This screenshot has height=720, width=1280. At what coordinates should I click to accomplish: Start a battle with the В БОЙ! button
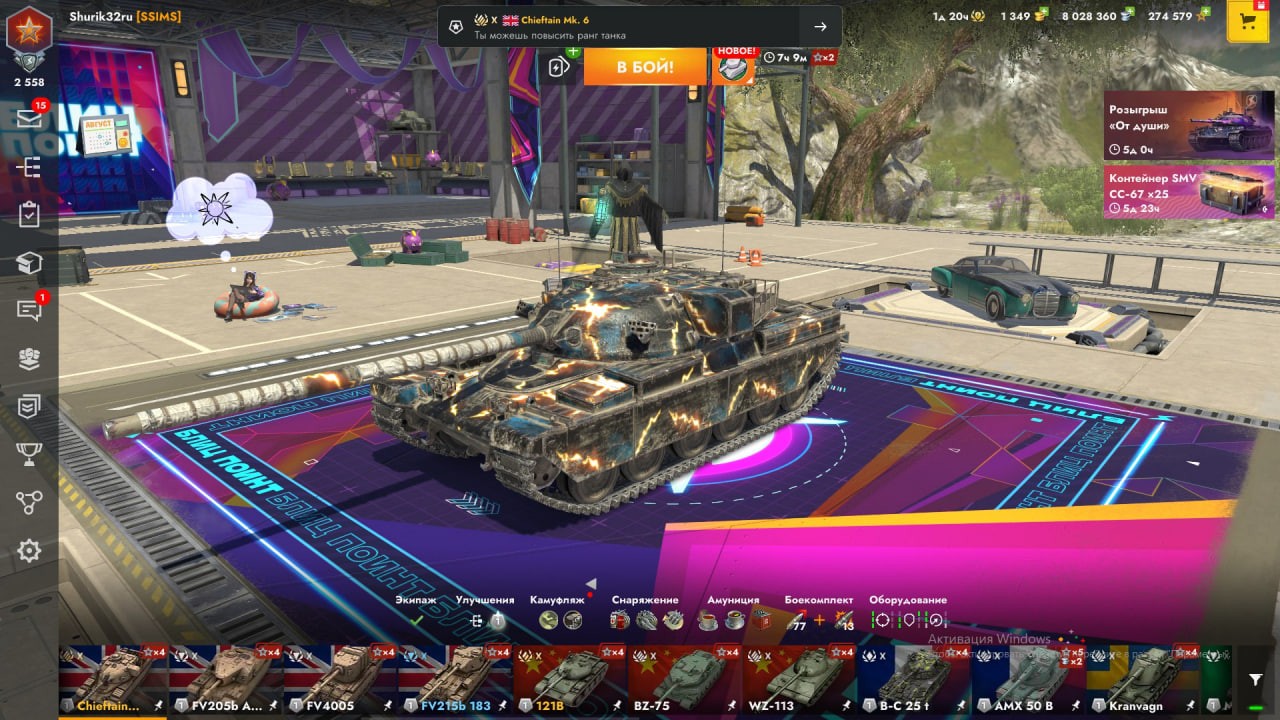(644, 67)
